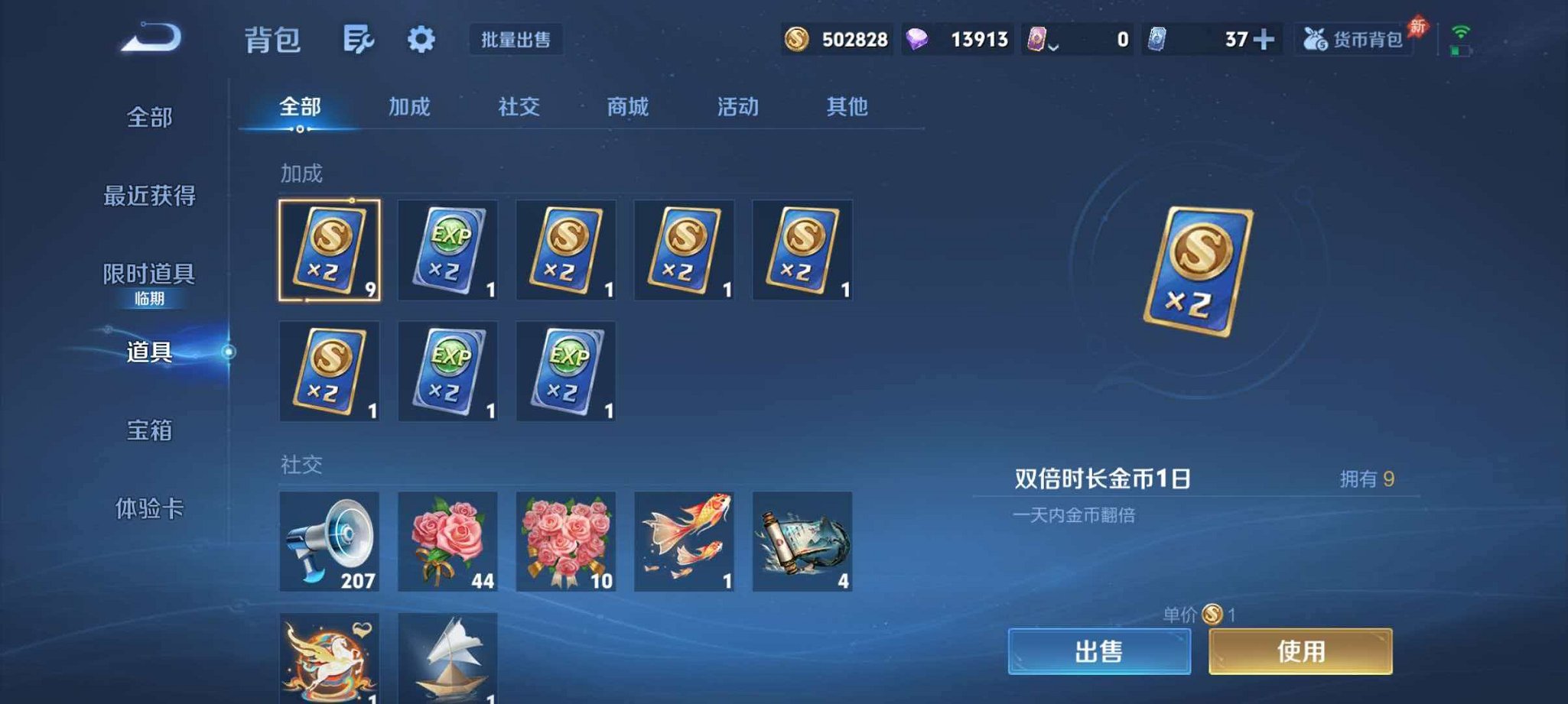This screenshot has width=1568, height=704.
Task: Open the 货币背包 currency bag
Action: [x=1353, y=41]
